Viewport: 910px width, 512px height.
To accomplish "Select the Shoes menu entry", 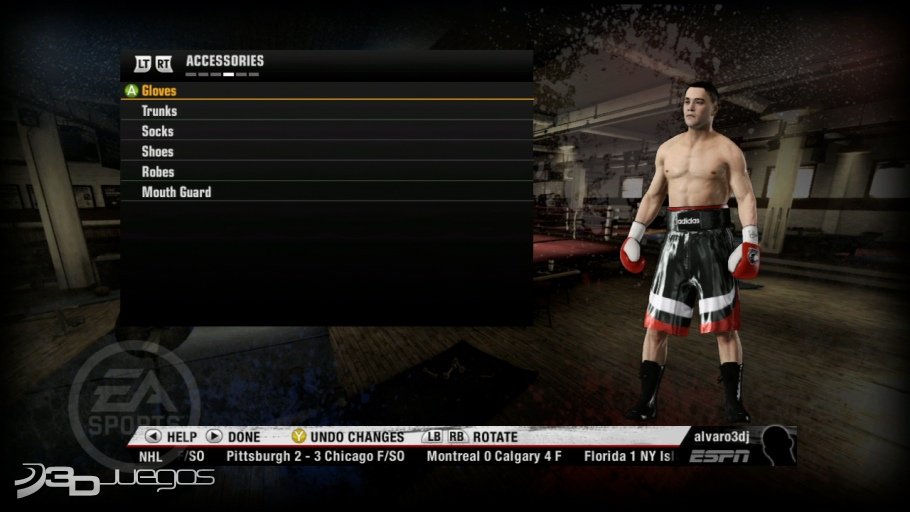I will 157,152.
